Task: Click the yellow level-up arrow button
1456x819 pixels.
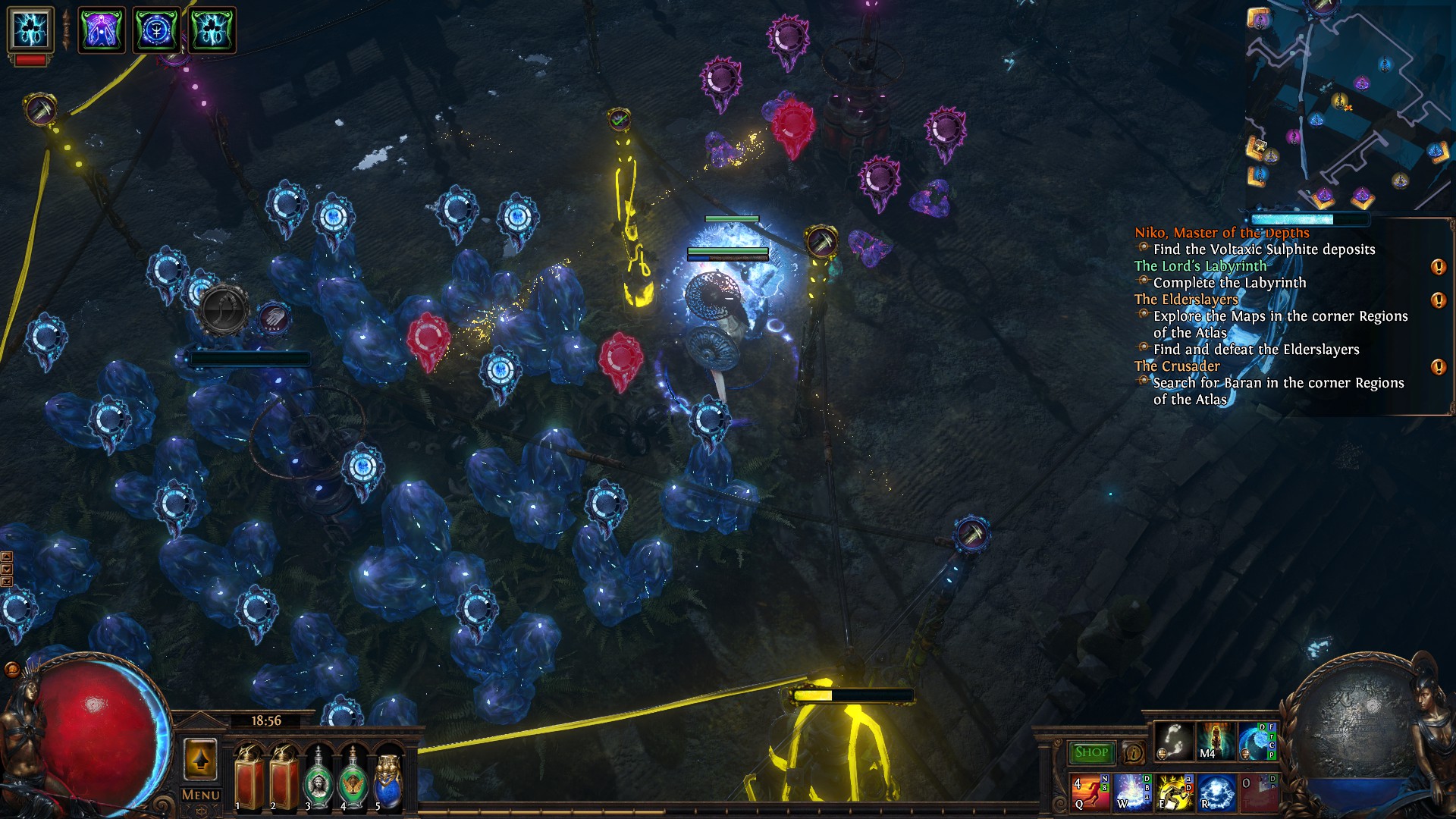Action: pos(200,759)
